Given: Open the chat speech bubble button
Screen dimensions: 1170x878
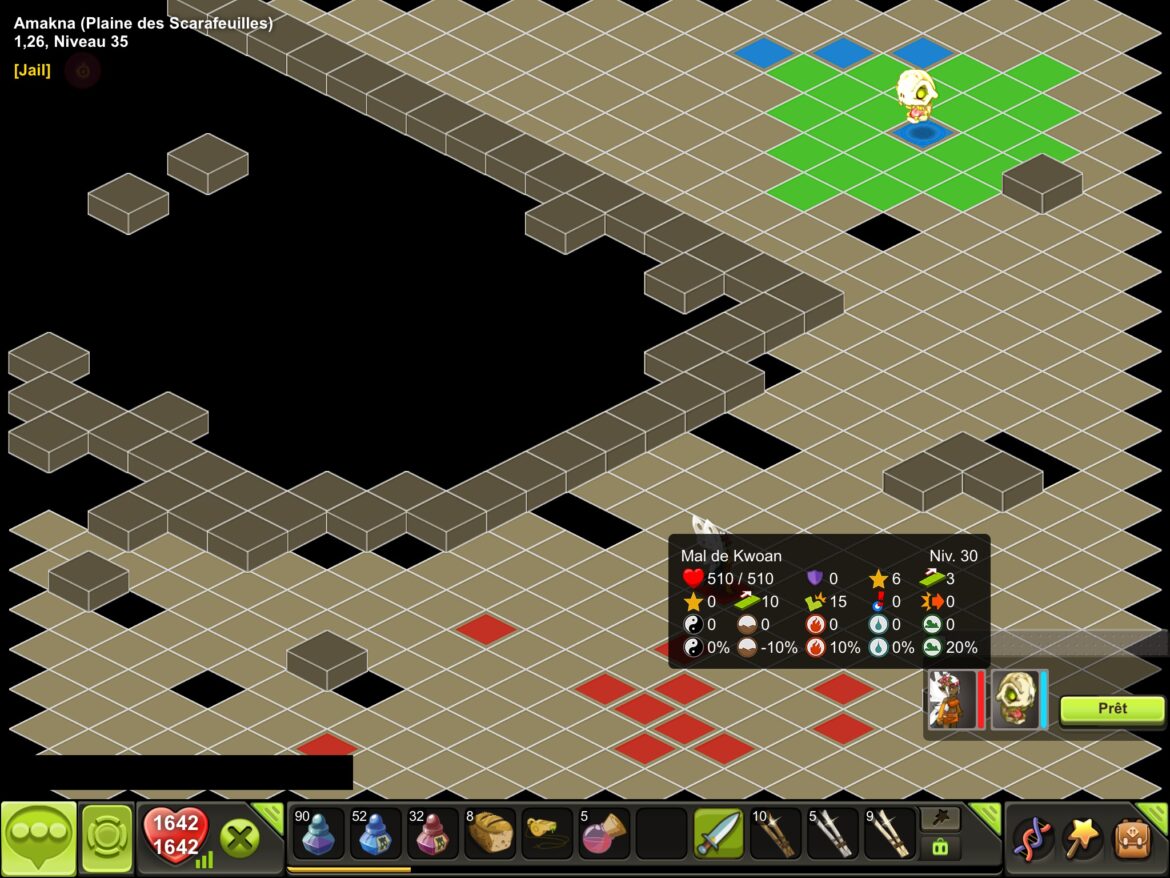Looking at the screenshot, I should 39,838.
